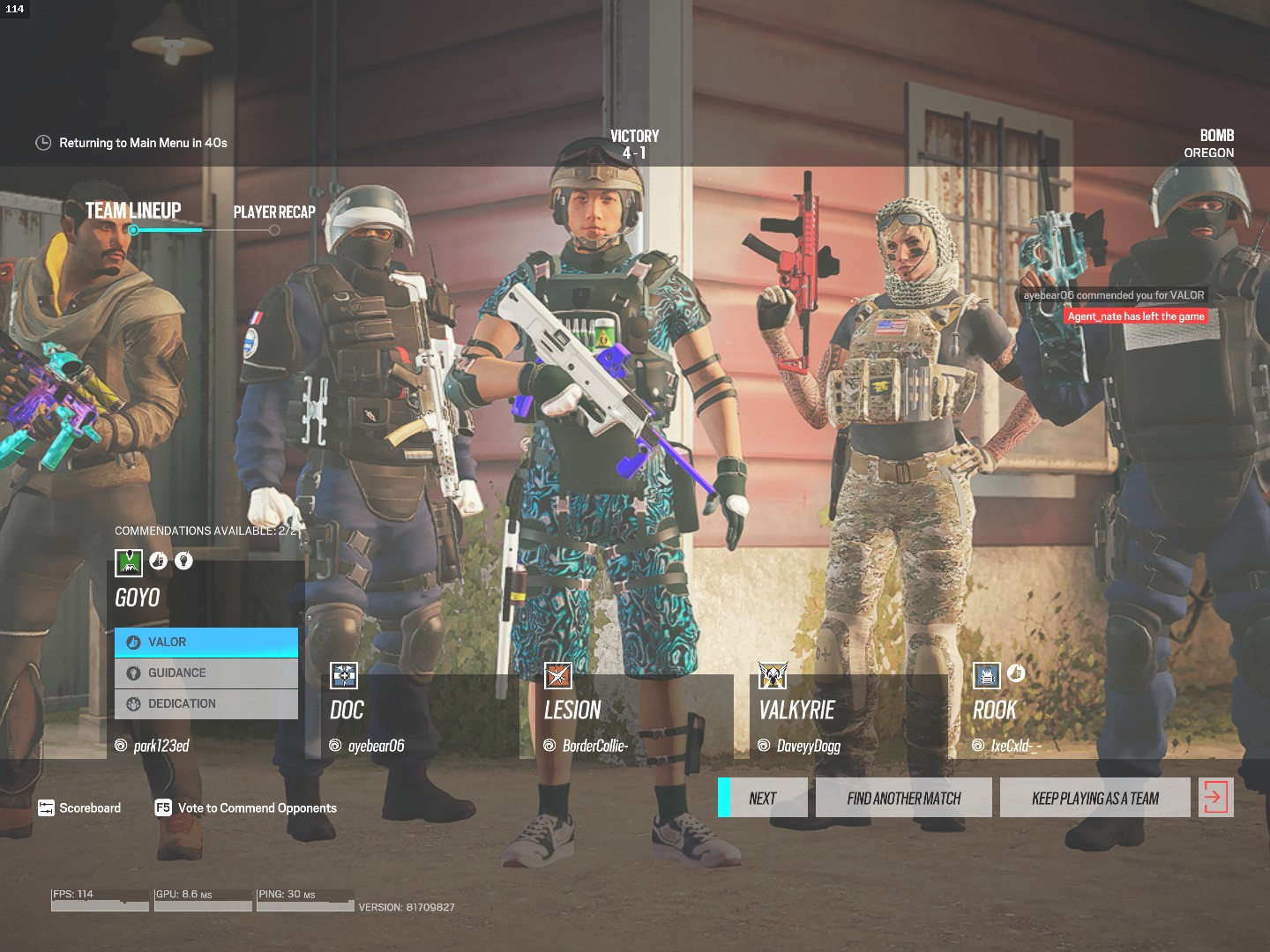Click the Next button

764,799
